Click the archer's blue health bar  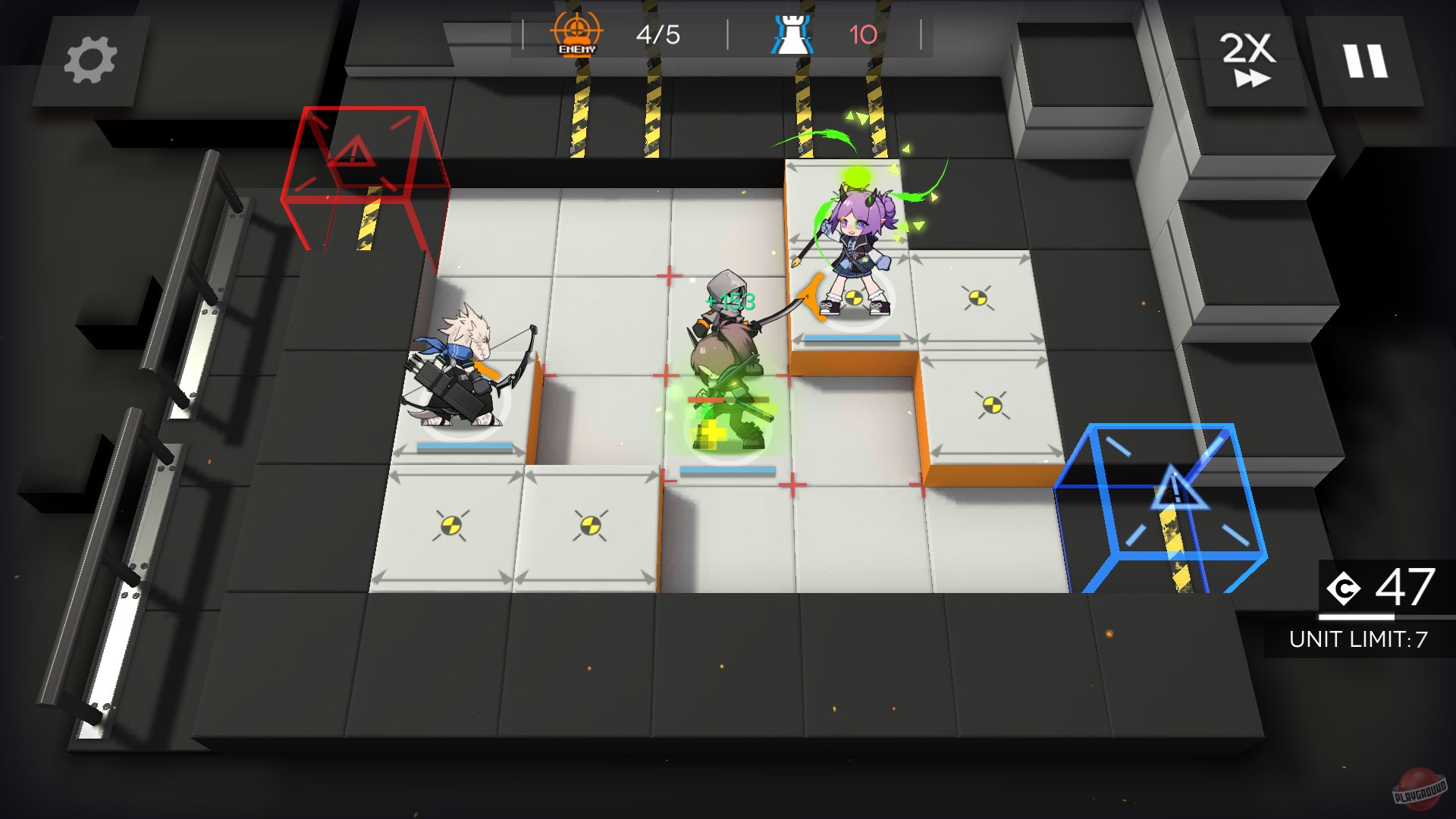click(x=464, y=447)
